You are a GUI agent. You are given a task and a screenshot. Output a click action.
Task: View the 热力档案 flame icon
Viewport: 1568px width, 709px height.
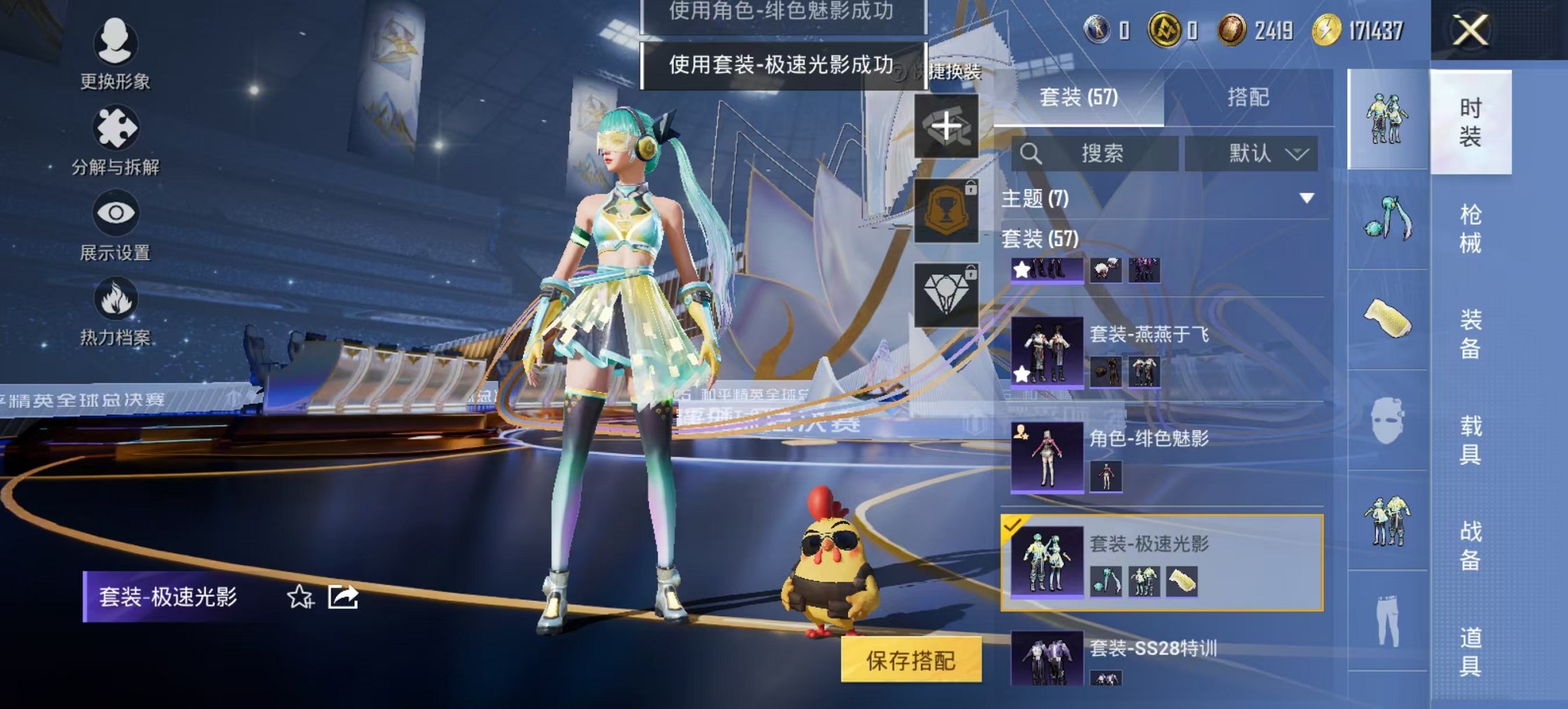(116, 301)
